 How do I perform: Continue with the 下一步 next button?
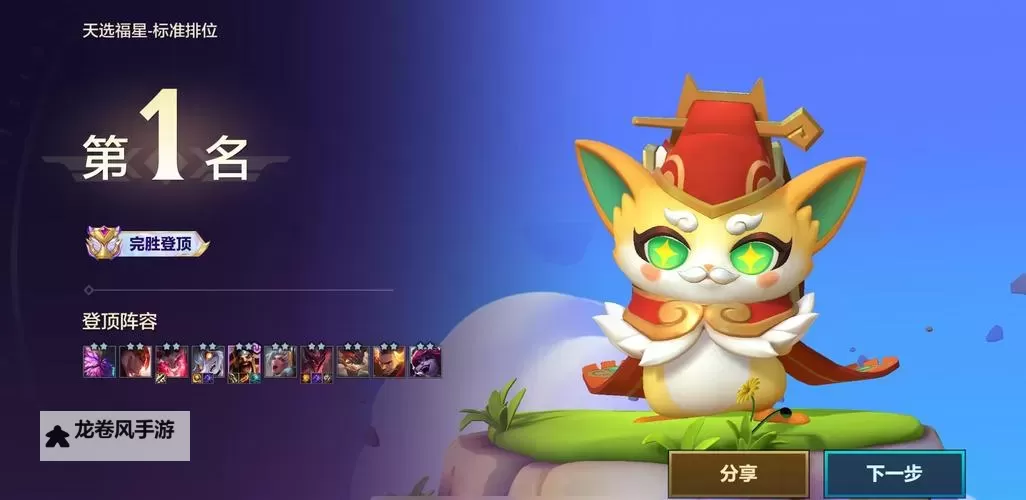point(894,474)
